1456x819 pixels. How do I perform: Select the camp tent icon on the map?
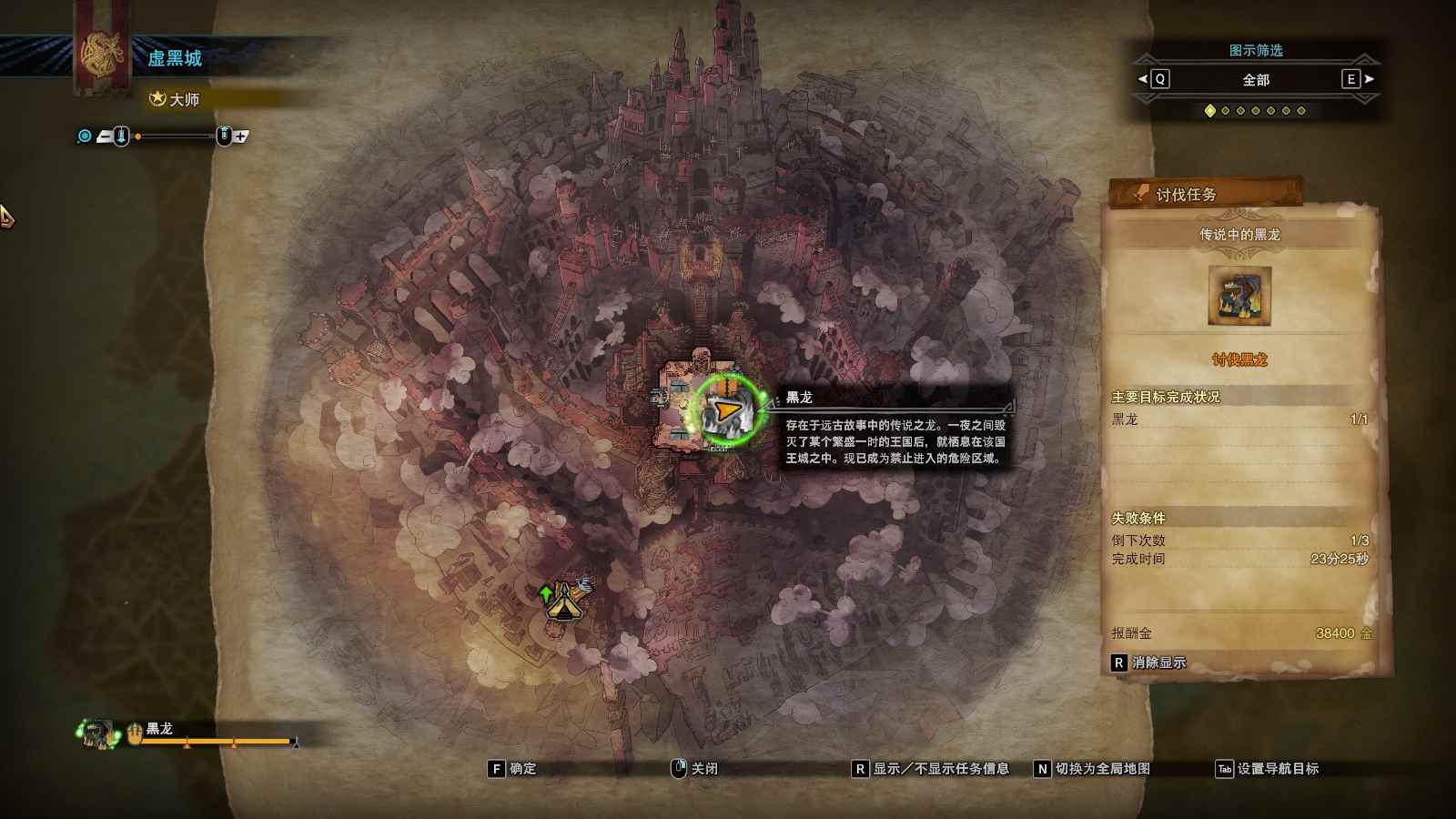[564, 601]
